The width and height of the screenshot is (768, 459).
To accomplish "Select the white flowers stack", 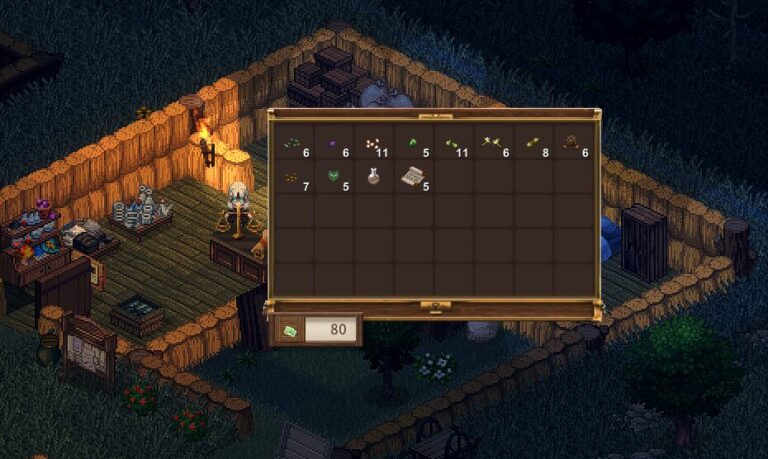I will tap(493, 144).
